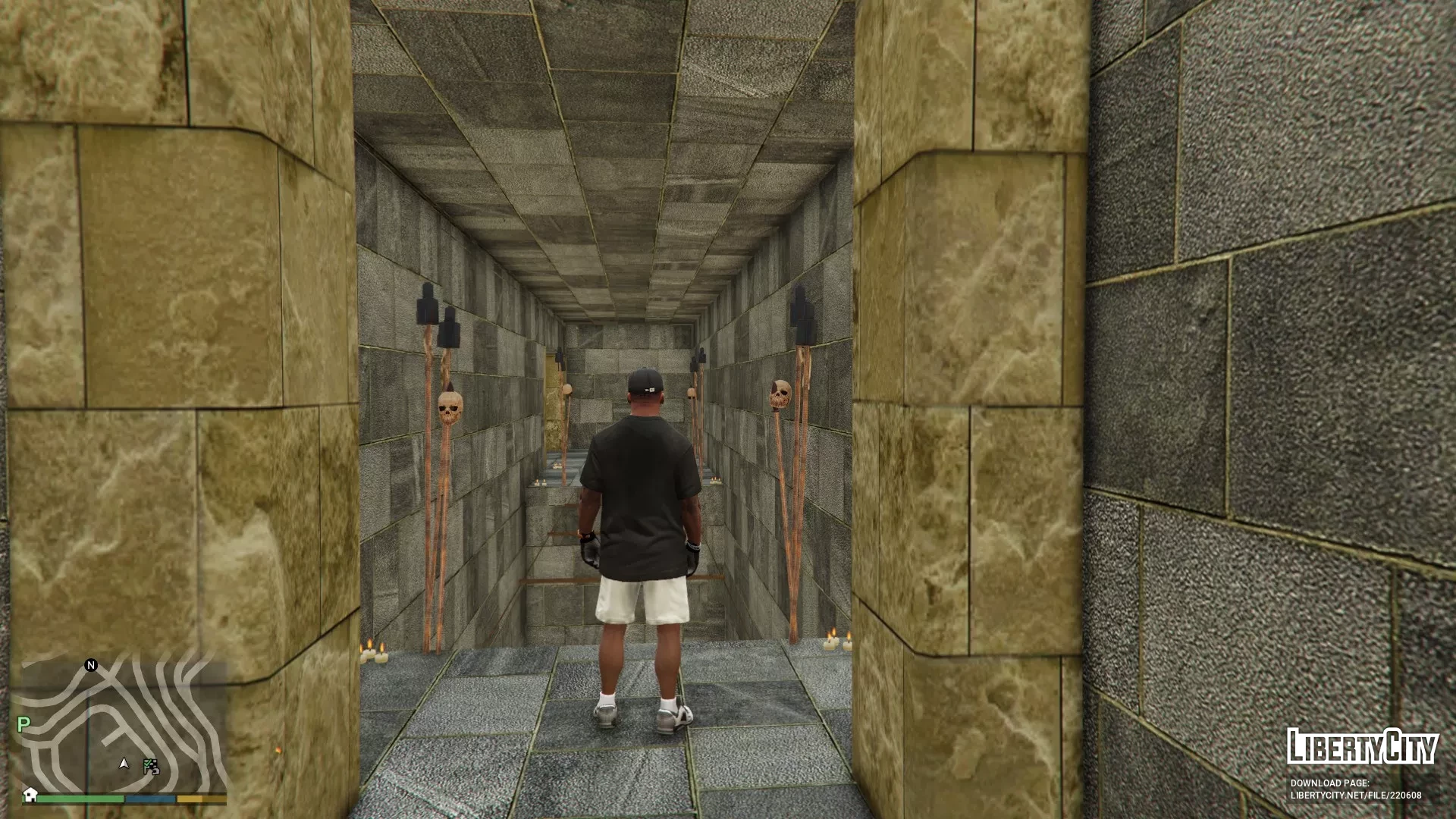
Task: Select the green P blip on minimap
Action: [24, 724]
